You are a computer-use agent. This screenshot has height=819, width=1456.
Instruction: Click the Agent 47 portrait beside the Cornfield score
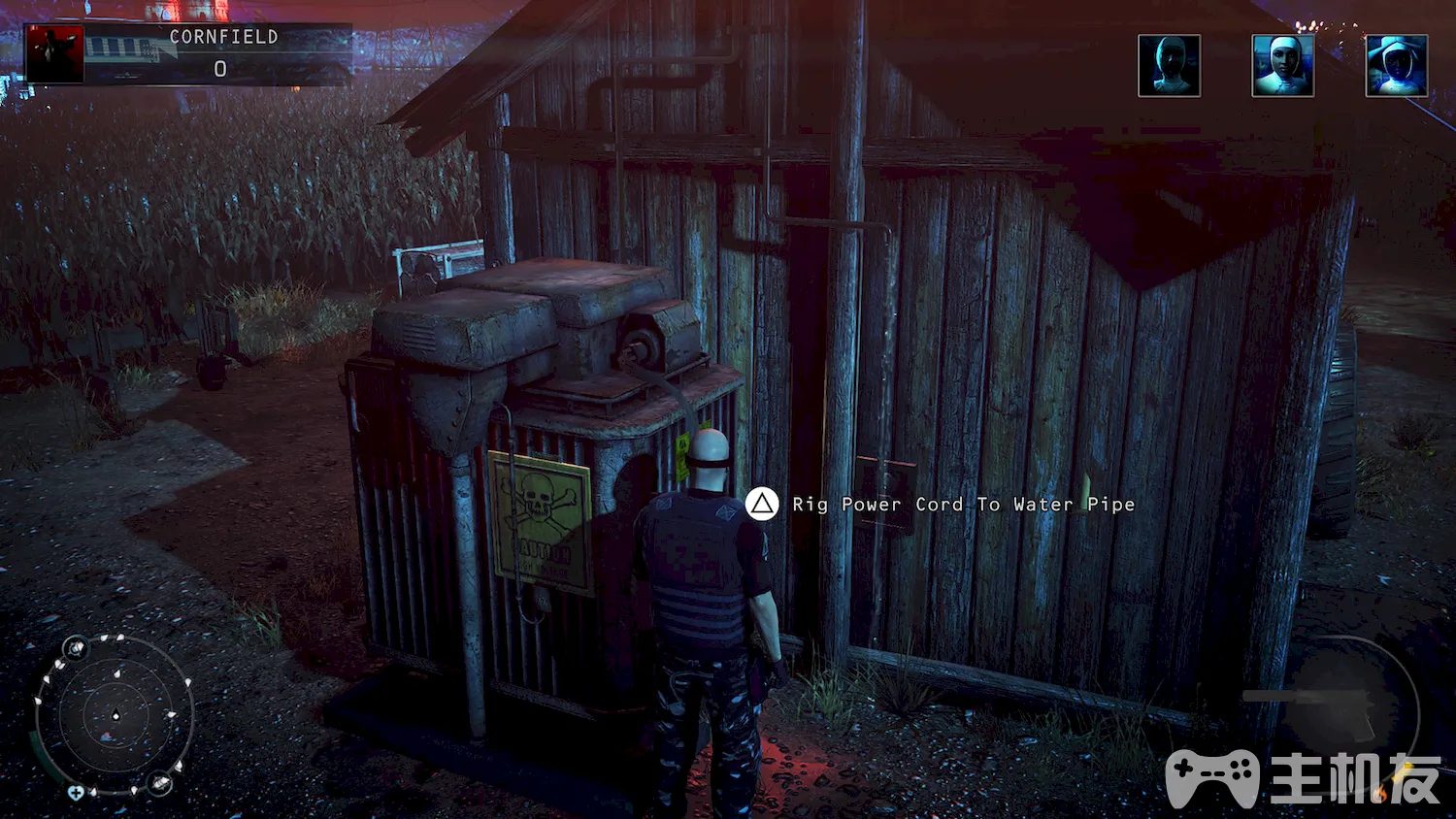pos(54,54)
